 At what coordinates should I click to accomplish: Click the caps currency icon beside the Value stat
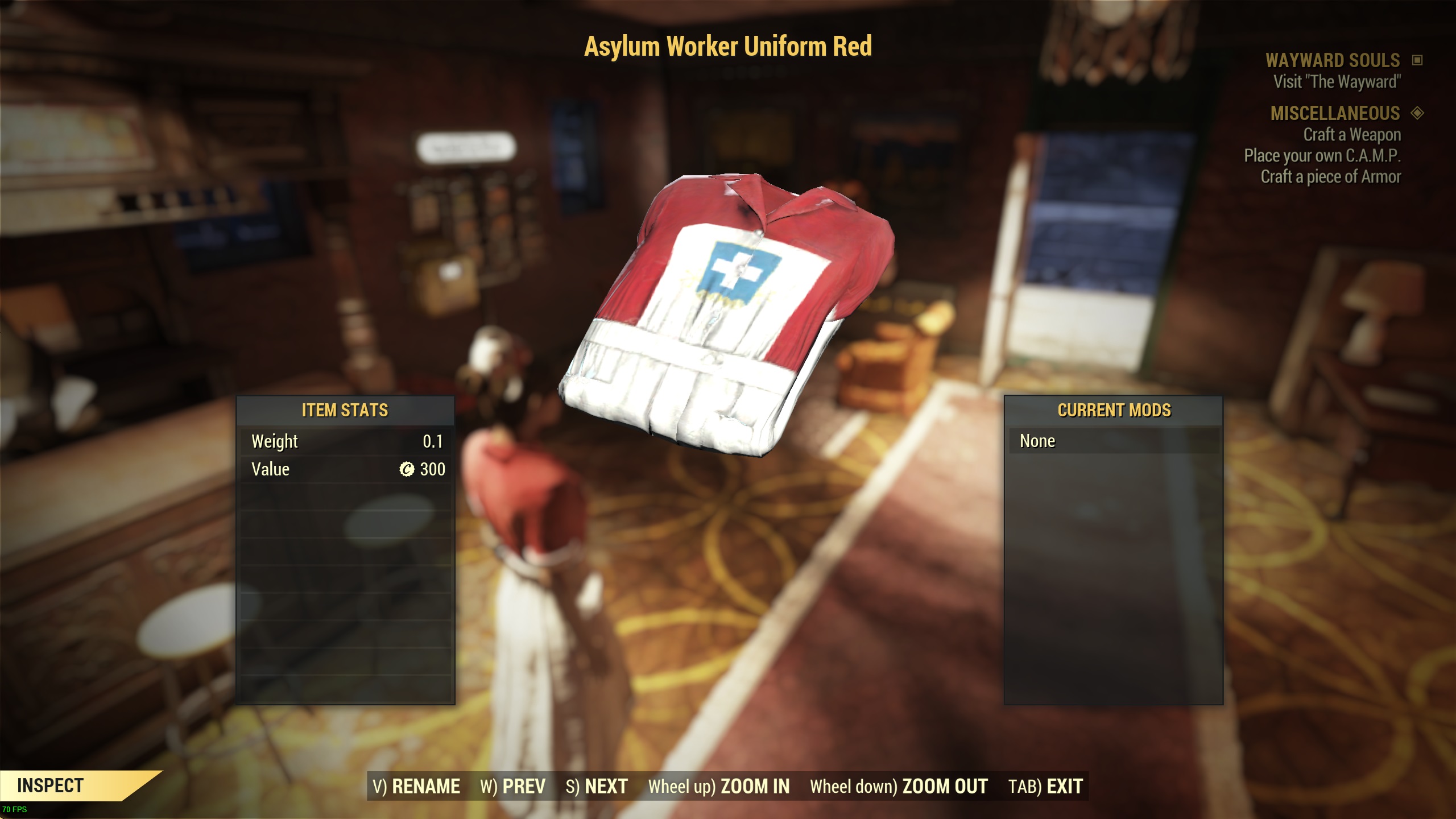[x=407, y=469]
